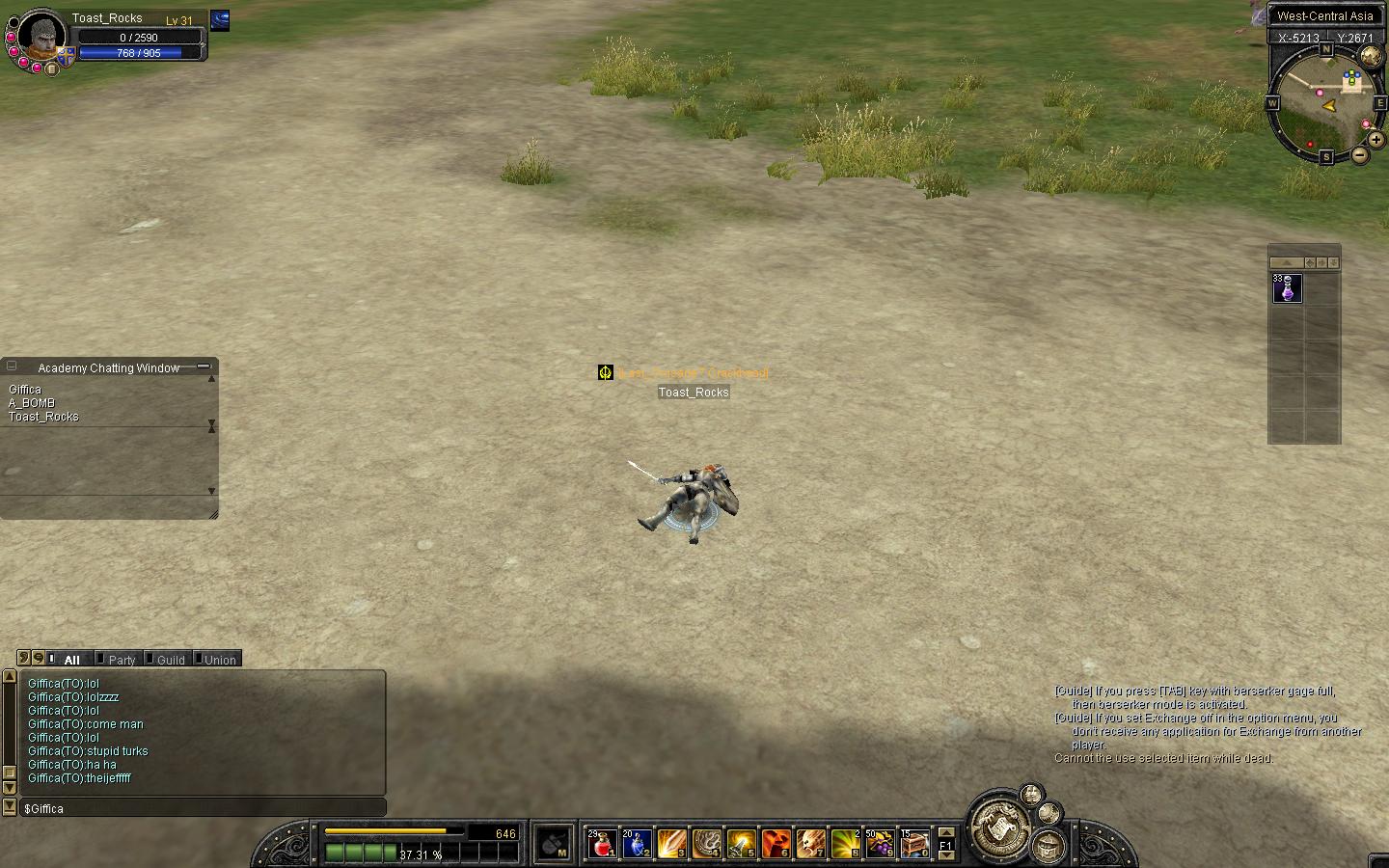Zoom in the minimap with the plus button
The width and height of the screenshot is (1389, 868).
(1376, 140)
